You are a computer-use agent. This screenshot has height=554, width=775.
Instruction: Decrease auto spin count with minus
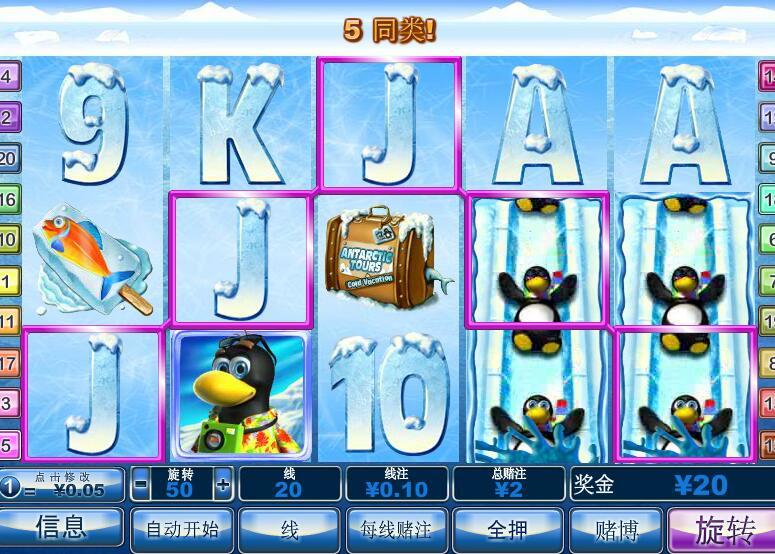click(140, 485)
